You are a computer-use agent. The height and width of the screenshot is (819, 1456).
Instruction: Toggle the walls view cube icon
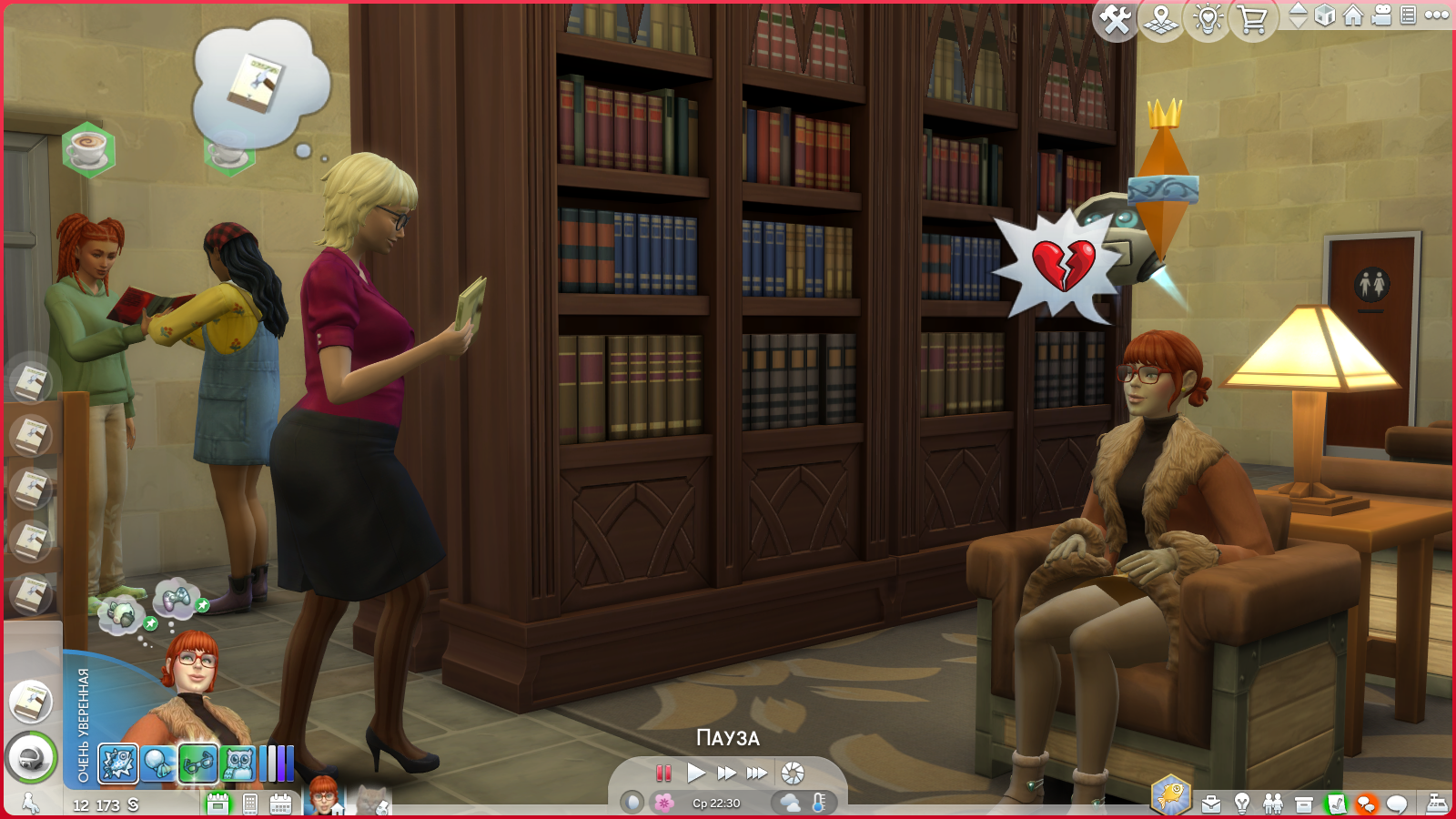[1325, 15]
